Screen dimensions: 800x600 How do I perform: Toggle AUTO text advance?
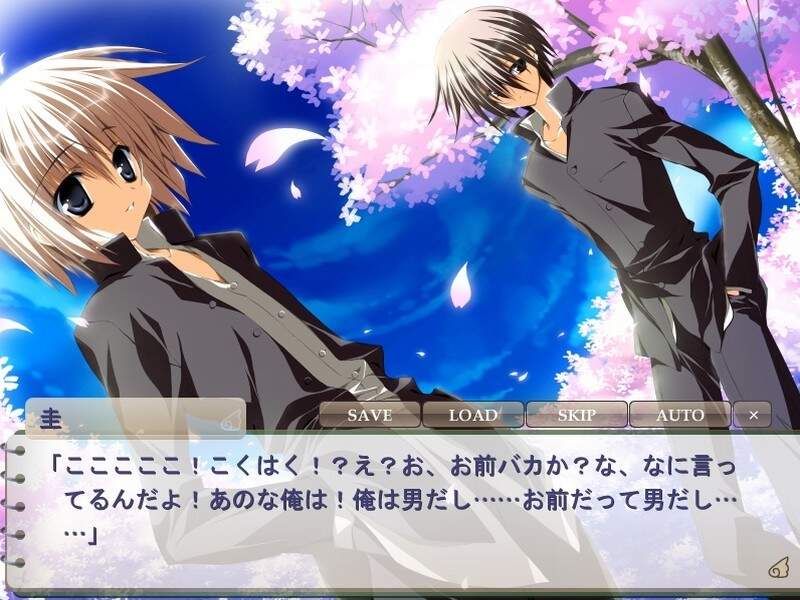pos(680,415)
